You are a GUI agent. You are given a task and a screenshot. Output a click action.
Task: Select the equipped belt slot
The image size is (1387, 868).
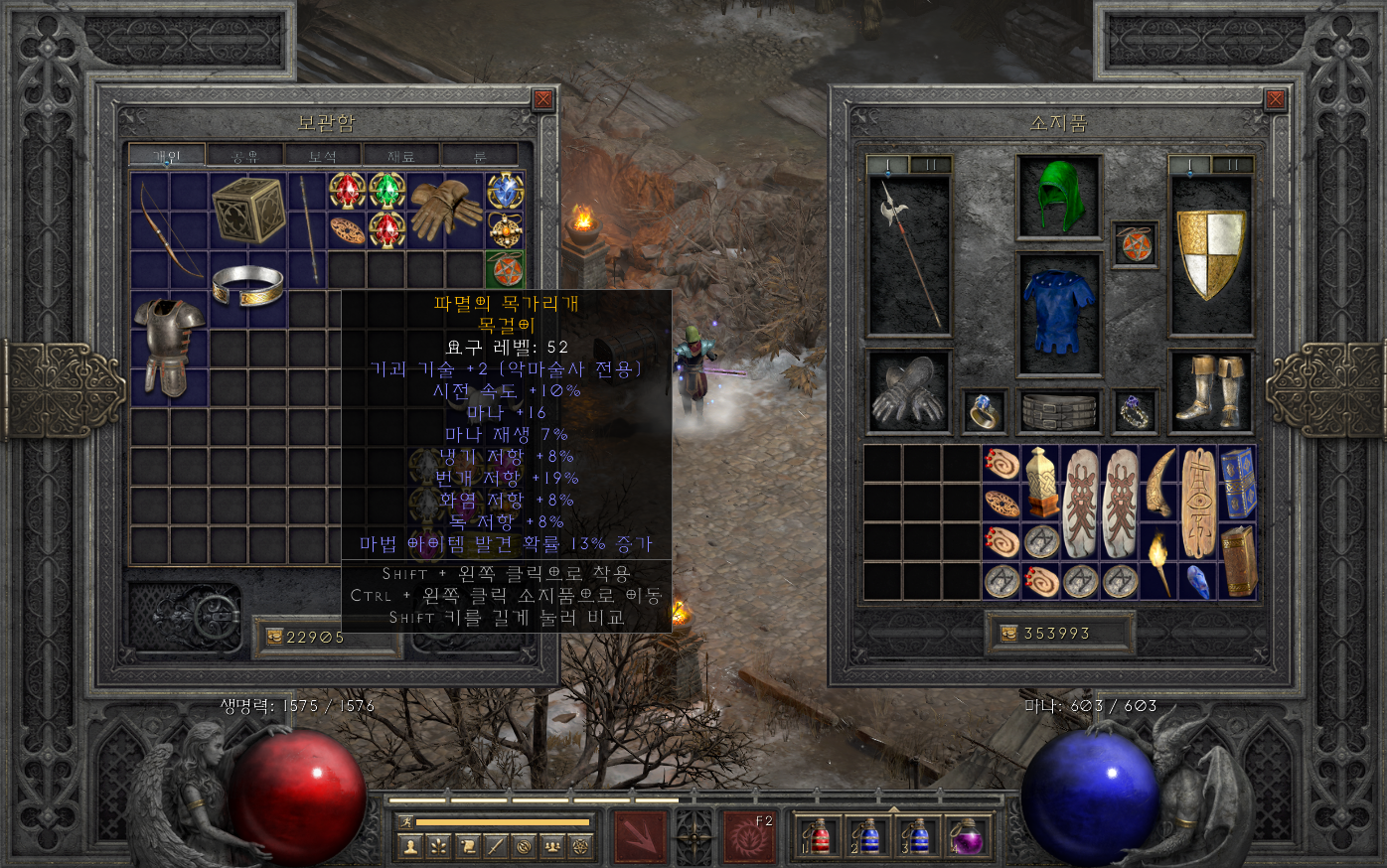[1059, 411]
